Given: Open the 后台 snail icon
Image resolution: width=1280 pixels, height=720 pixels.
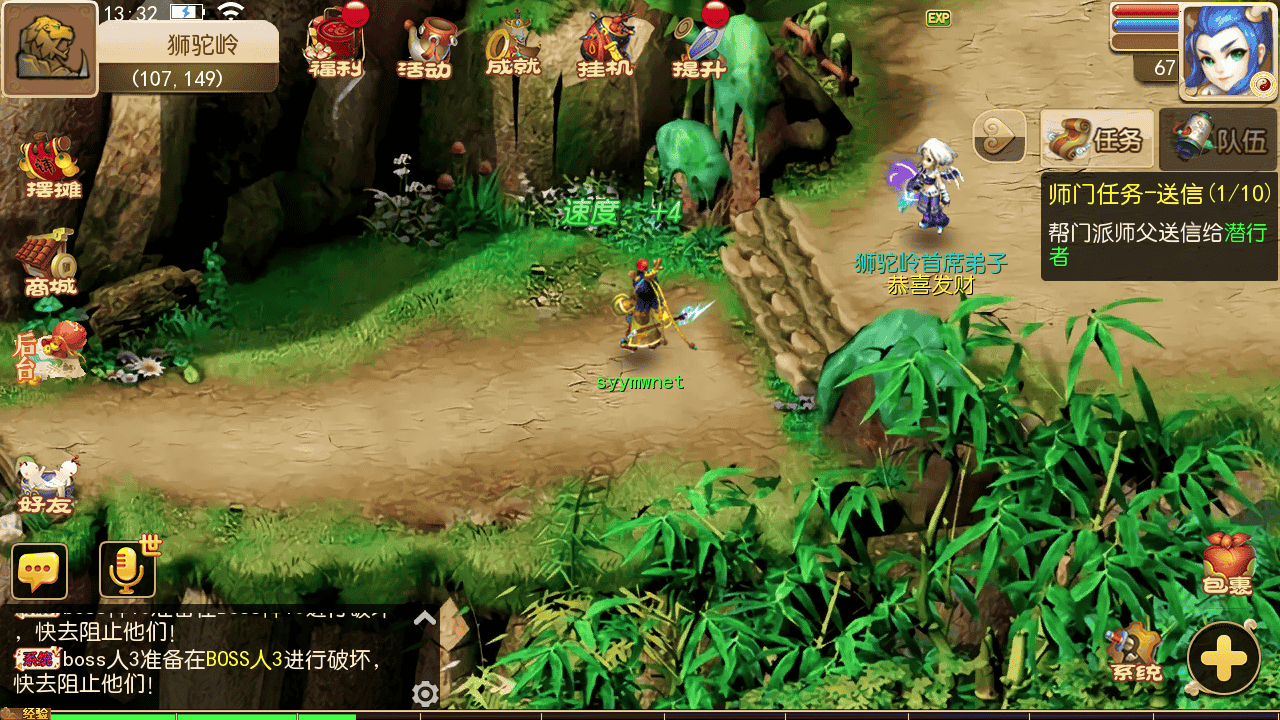Looking at the screenshot, I should 48,351.
